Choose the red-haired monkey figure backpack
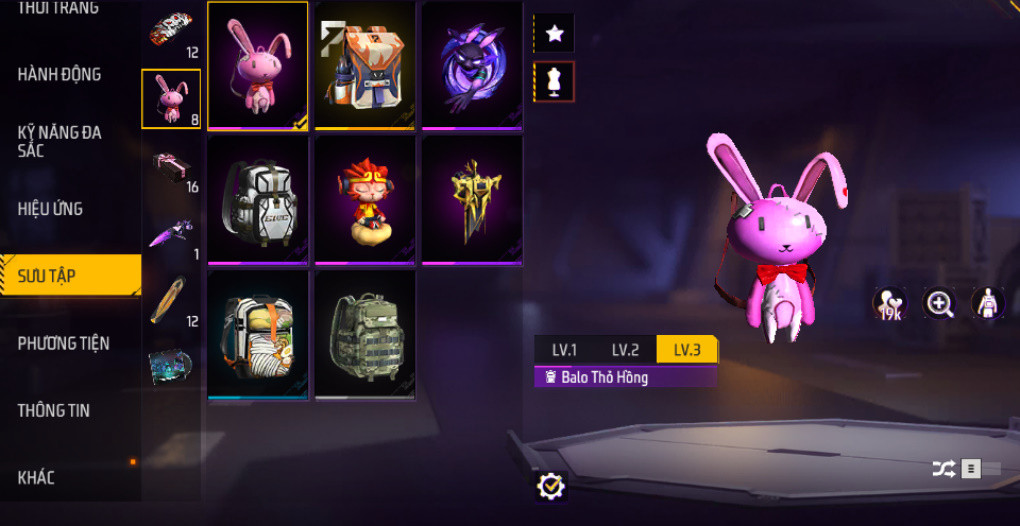The width and height of the screenshot is (1020, 526). (x=365, y=200)
